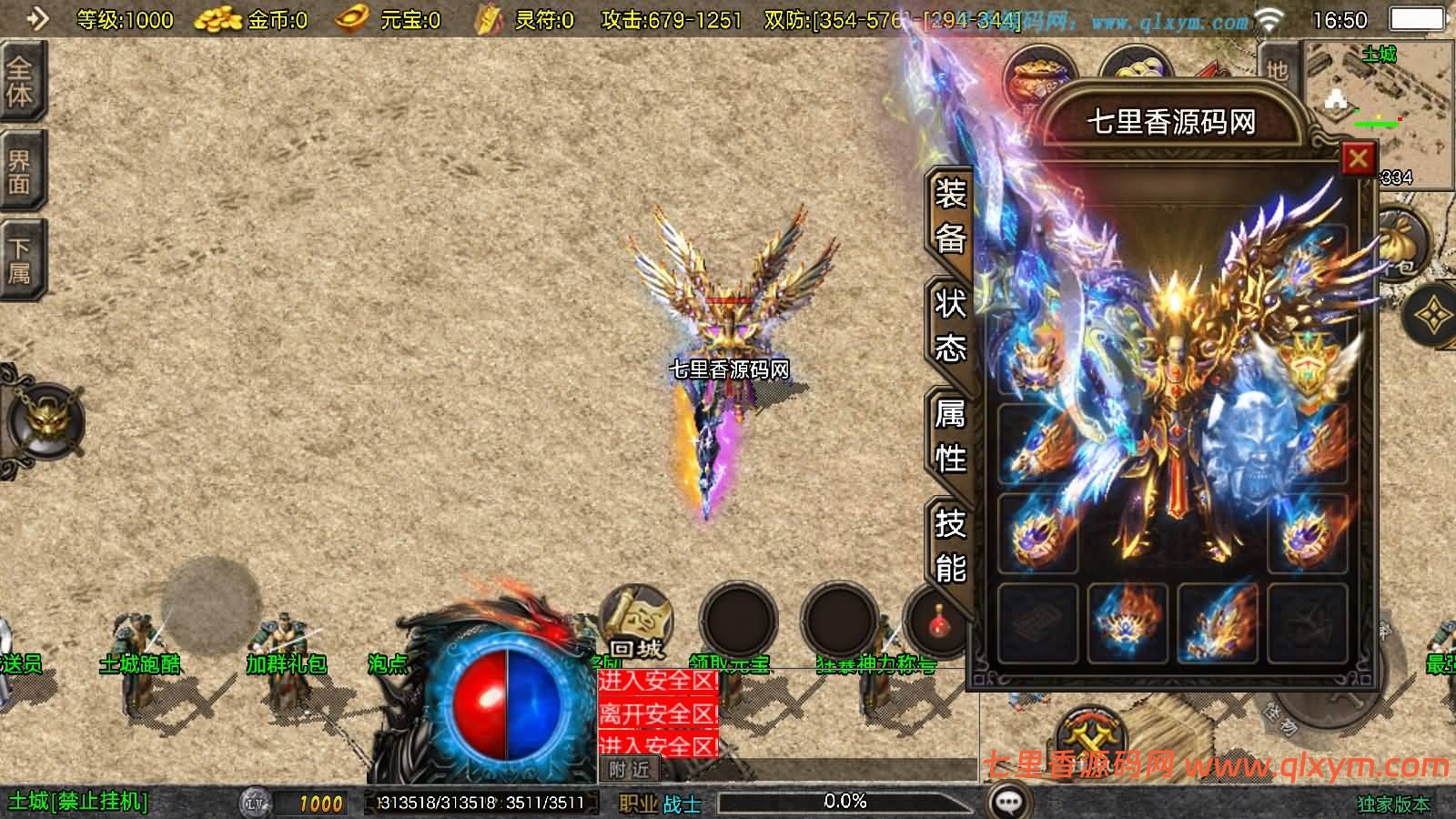Show the 技能 tab
Viewport: 1456px width, 819px height.
tap(950, 545)
